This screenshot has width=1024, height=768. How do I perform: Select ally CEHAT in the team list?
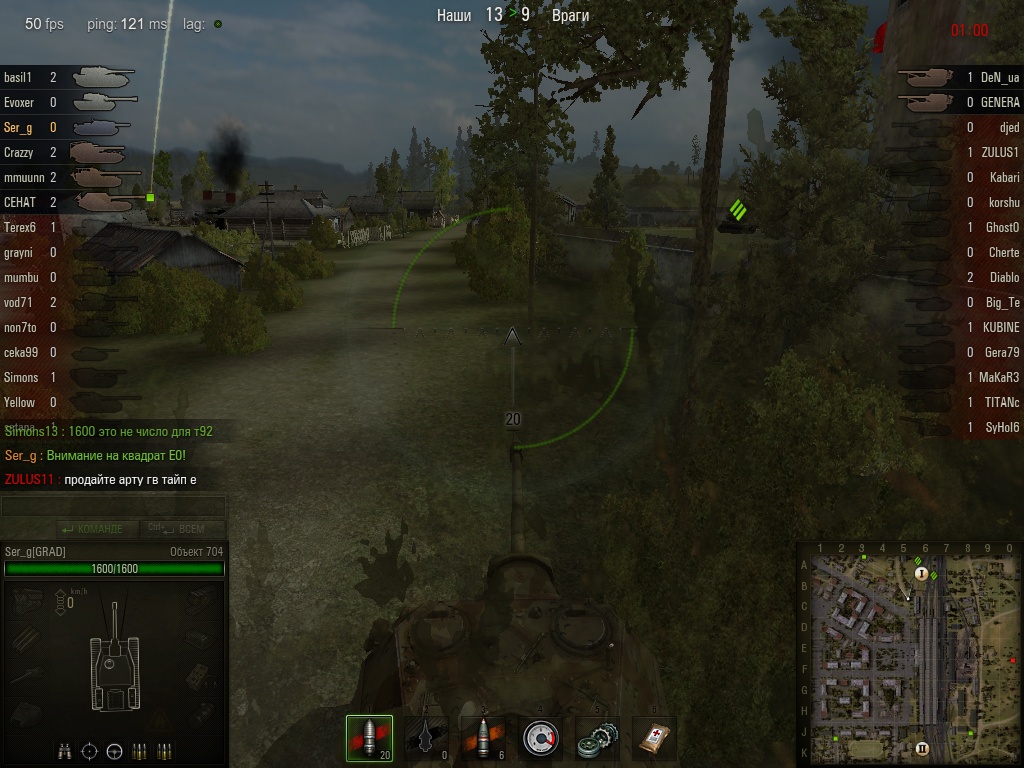pos(20,202)
